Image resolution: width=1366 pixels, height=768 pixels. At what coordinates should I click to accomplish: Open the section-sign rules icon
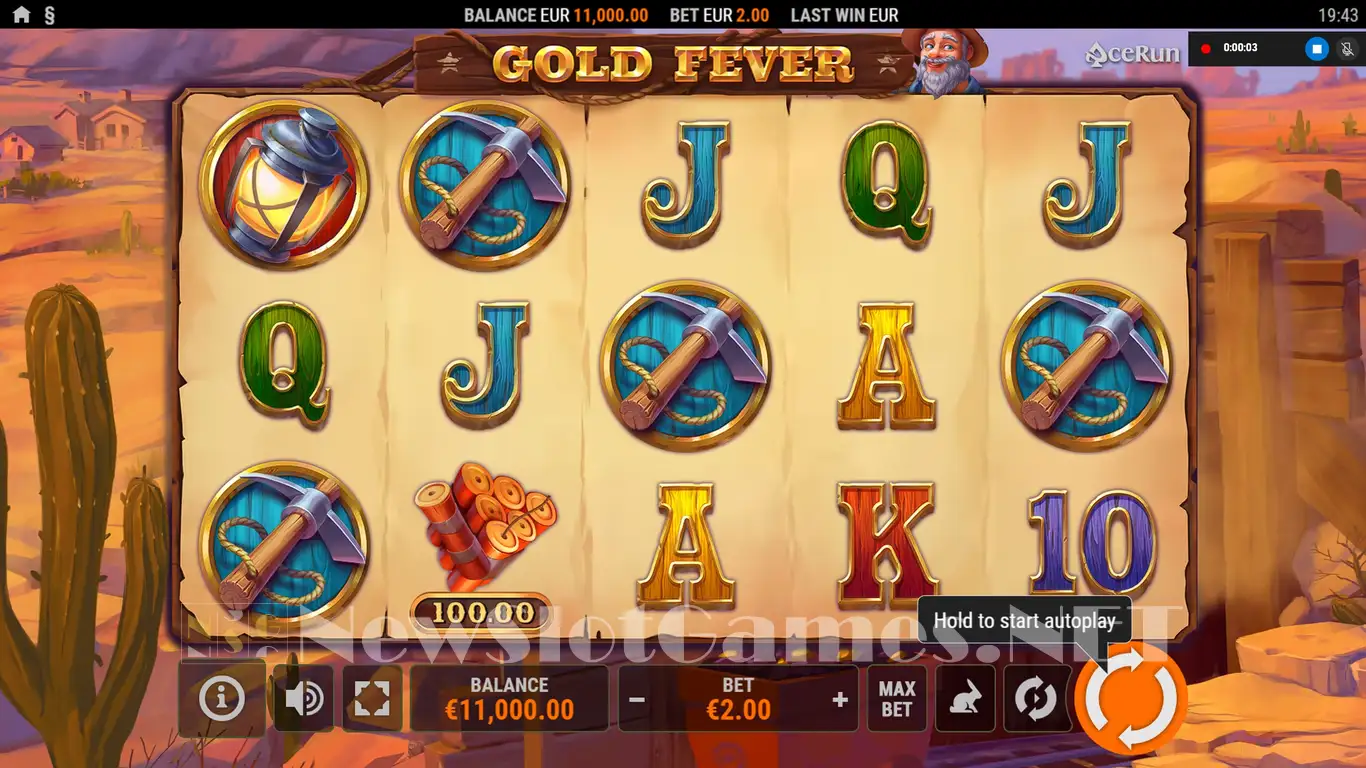[x=50, y=15]
